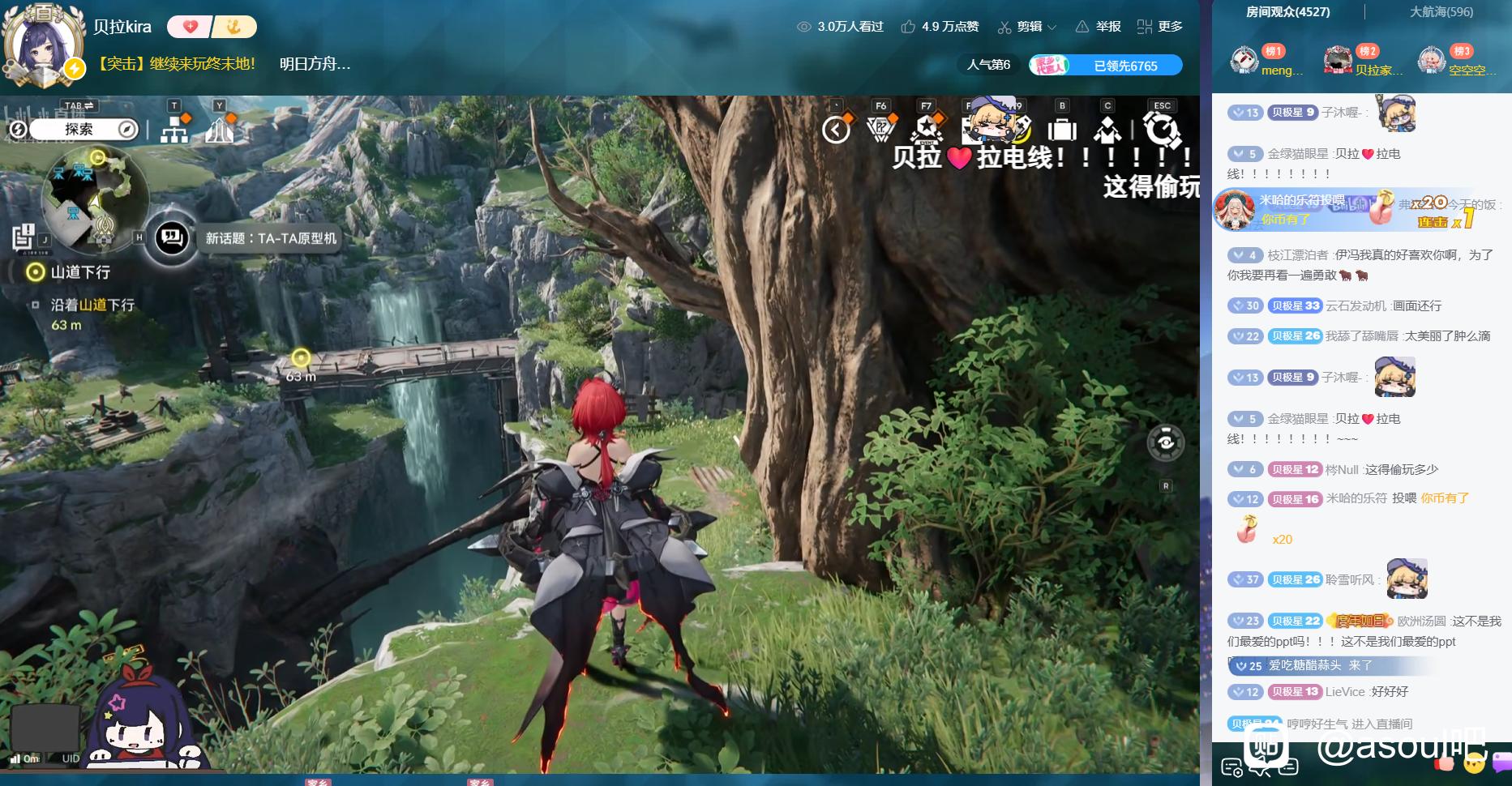Open the mission log icon beside the minimap
Image resolution: width=1512 pixels, height=786 pixels.
24,237
